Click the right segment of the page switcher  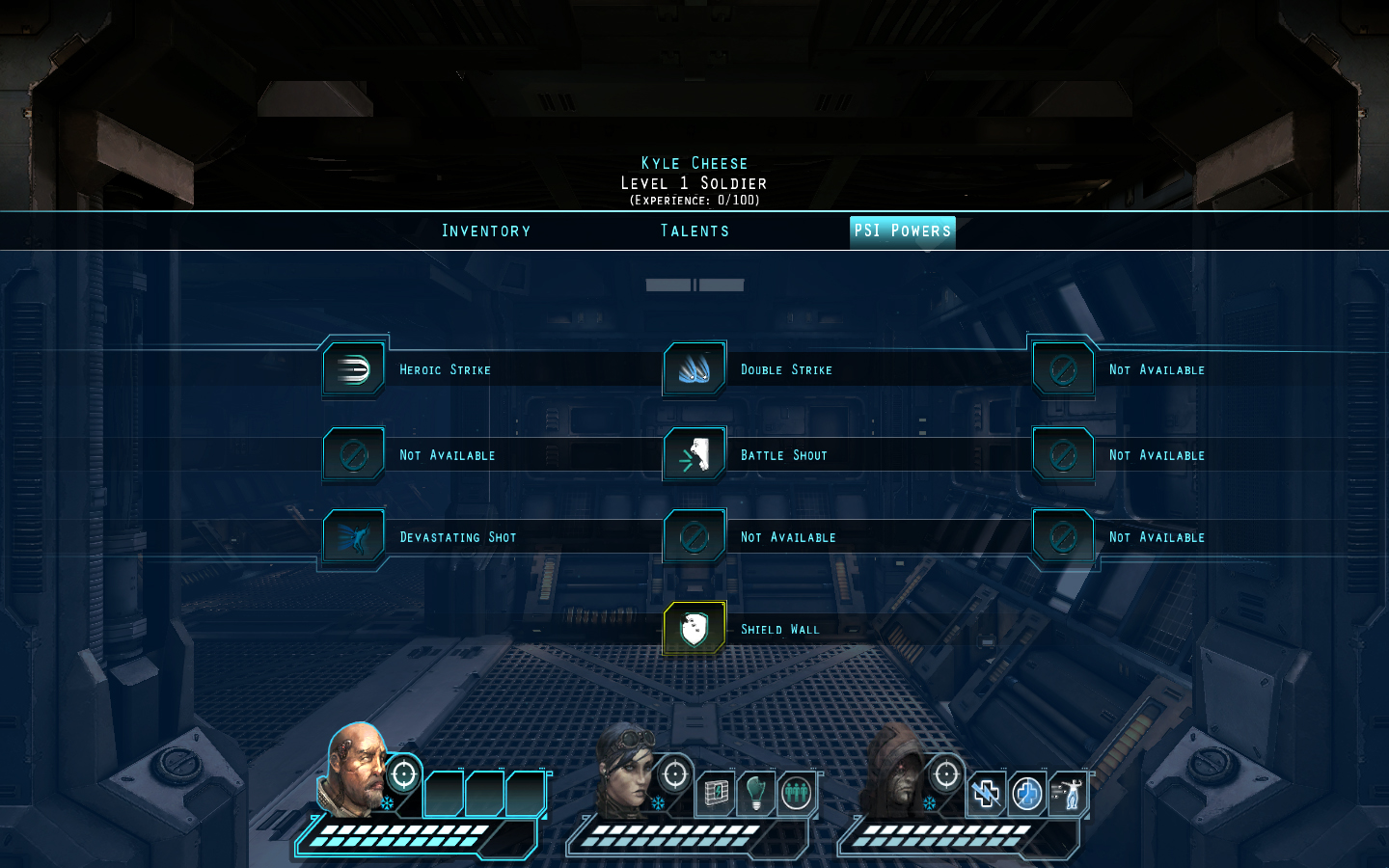[x=721, y=284]
